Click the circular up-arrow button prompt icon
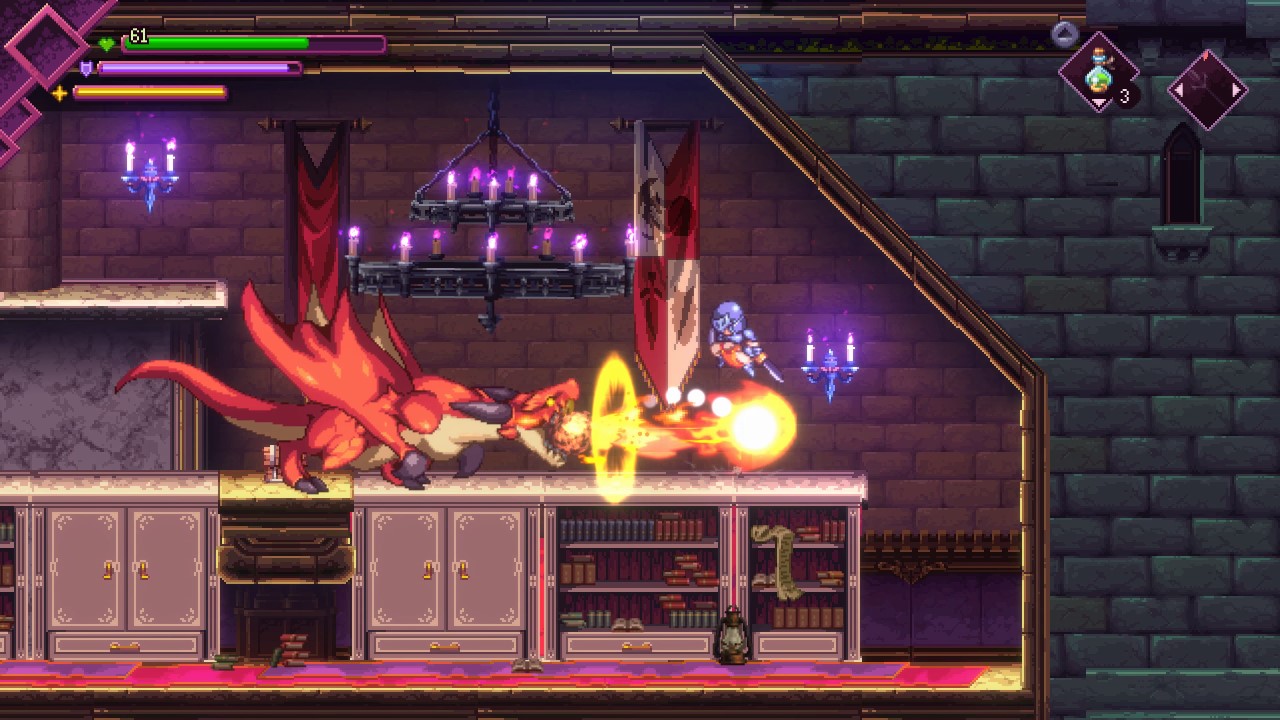This screenshot has width=1280, height=720. click(1064, 32)
